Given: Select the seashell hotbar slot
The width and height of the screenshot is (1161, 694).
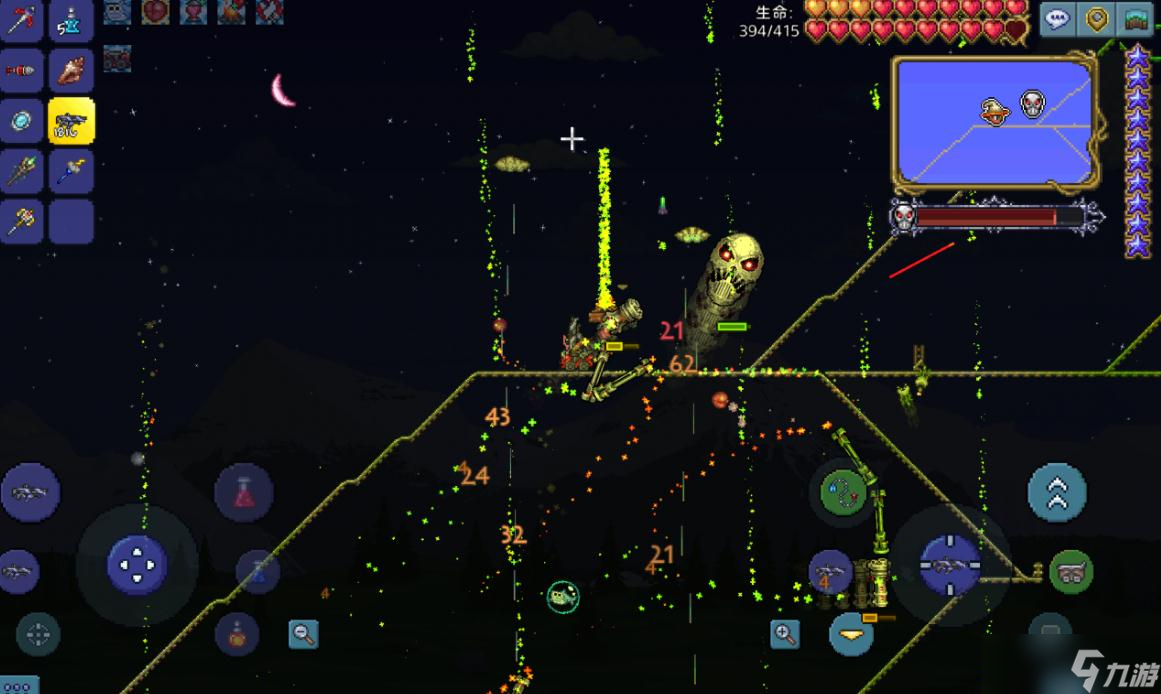Looking at the screenshot, I should tap(71, 70).
